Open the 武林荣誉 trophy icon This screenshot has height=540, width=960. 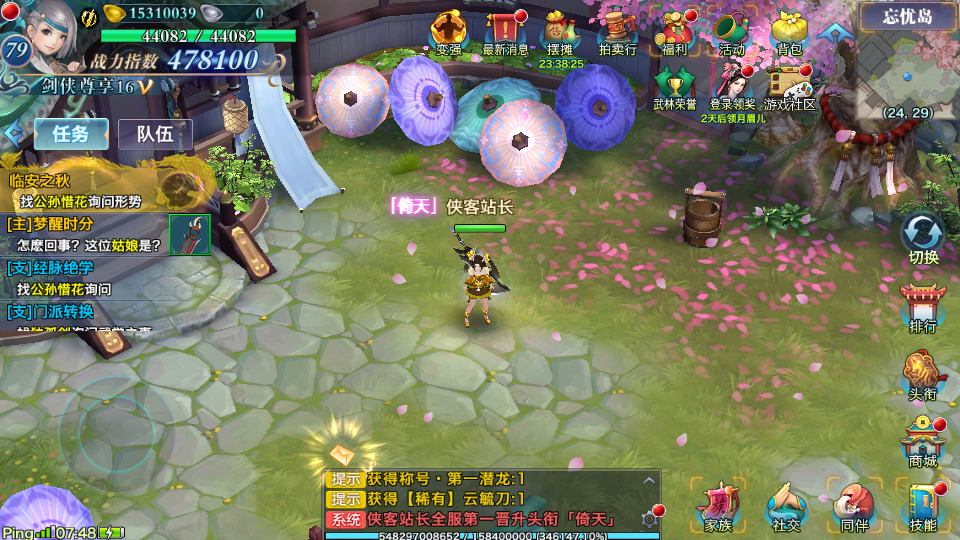(x=674, y=86)
